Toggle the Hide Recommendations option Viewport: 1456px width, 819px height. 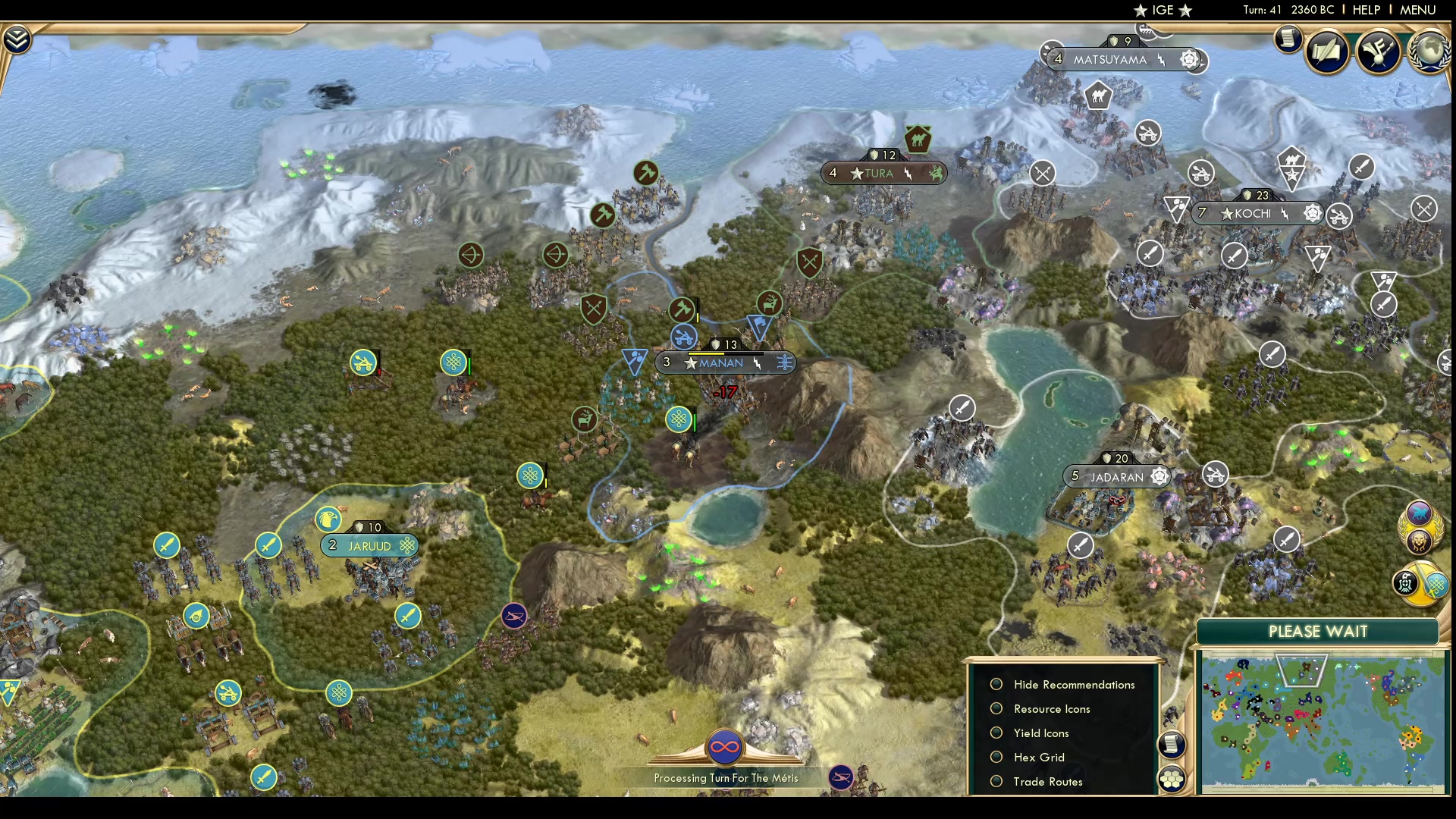996,684
